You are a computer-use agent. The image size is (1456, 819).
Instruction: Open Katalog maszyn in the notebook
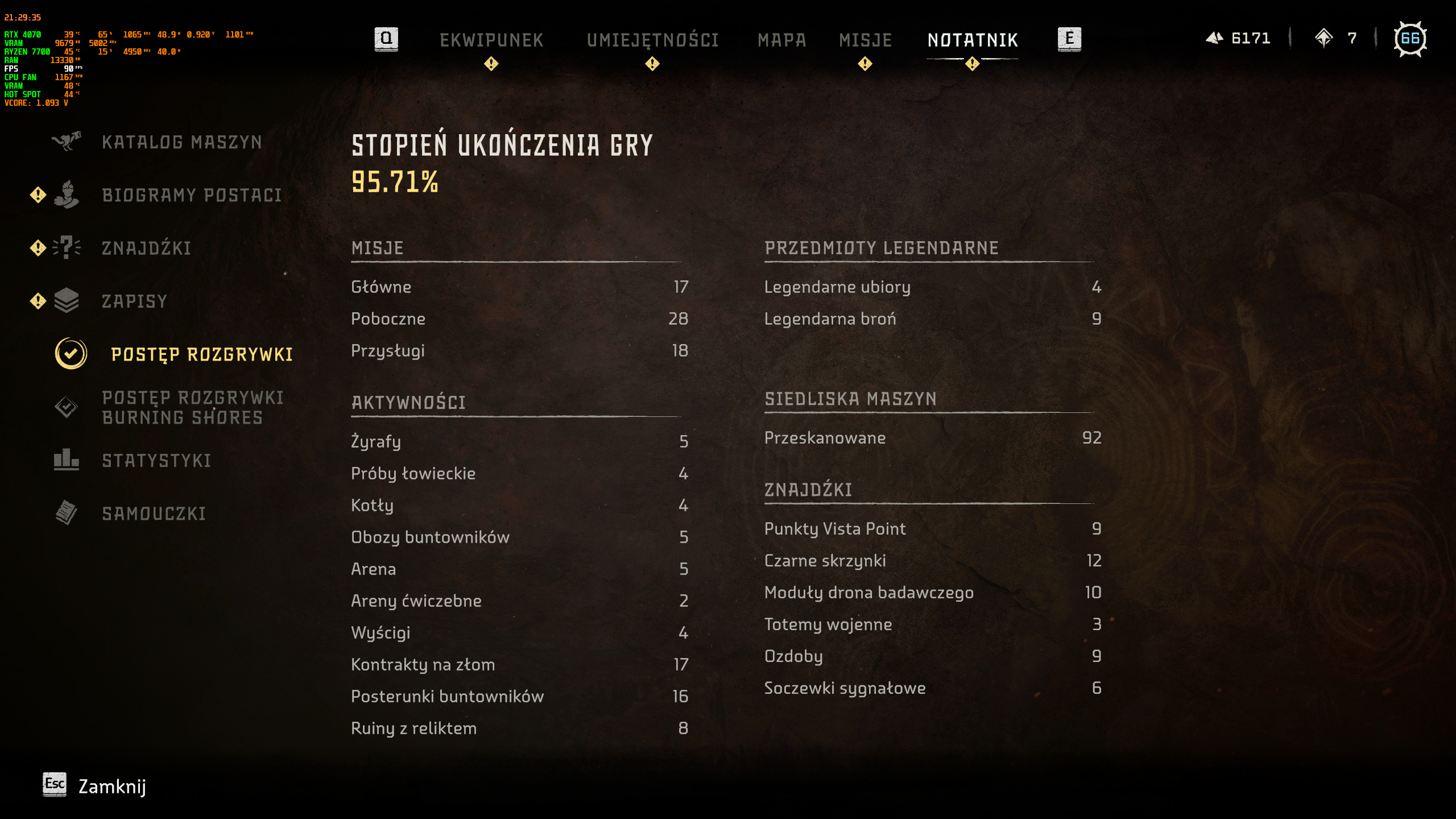[181, 142]
